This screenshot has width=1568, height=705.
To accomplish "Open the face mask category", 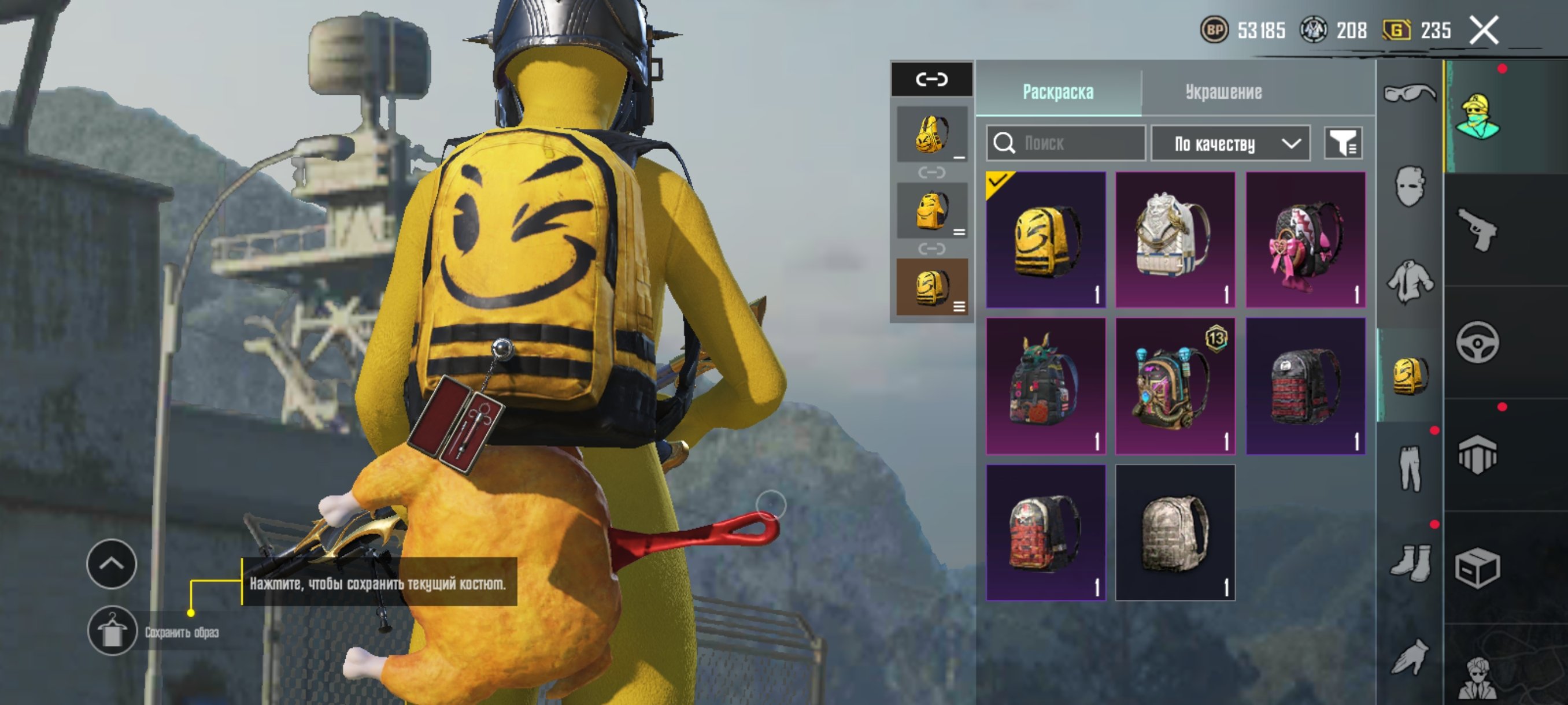I will [x=1410, y=186].
